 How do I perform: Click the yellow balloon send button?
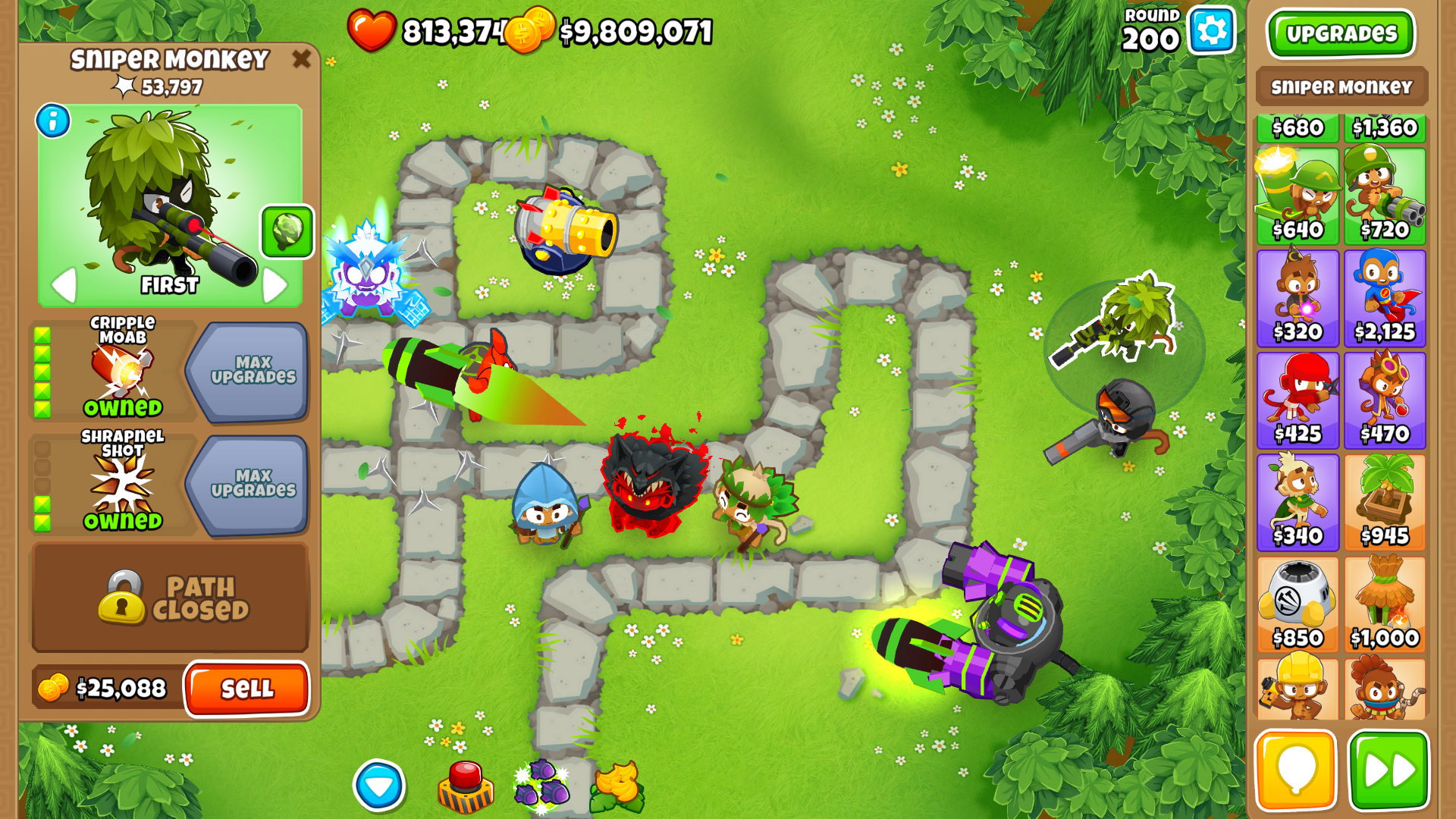(x=1295, y=770)
